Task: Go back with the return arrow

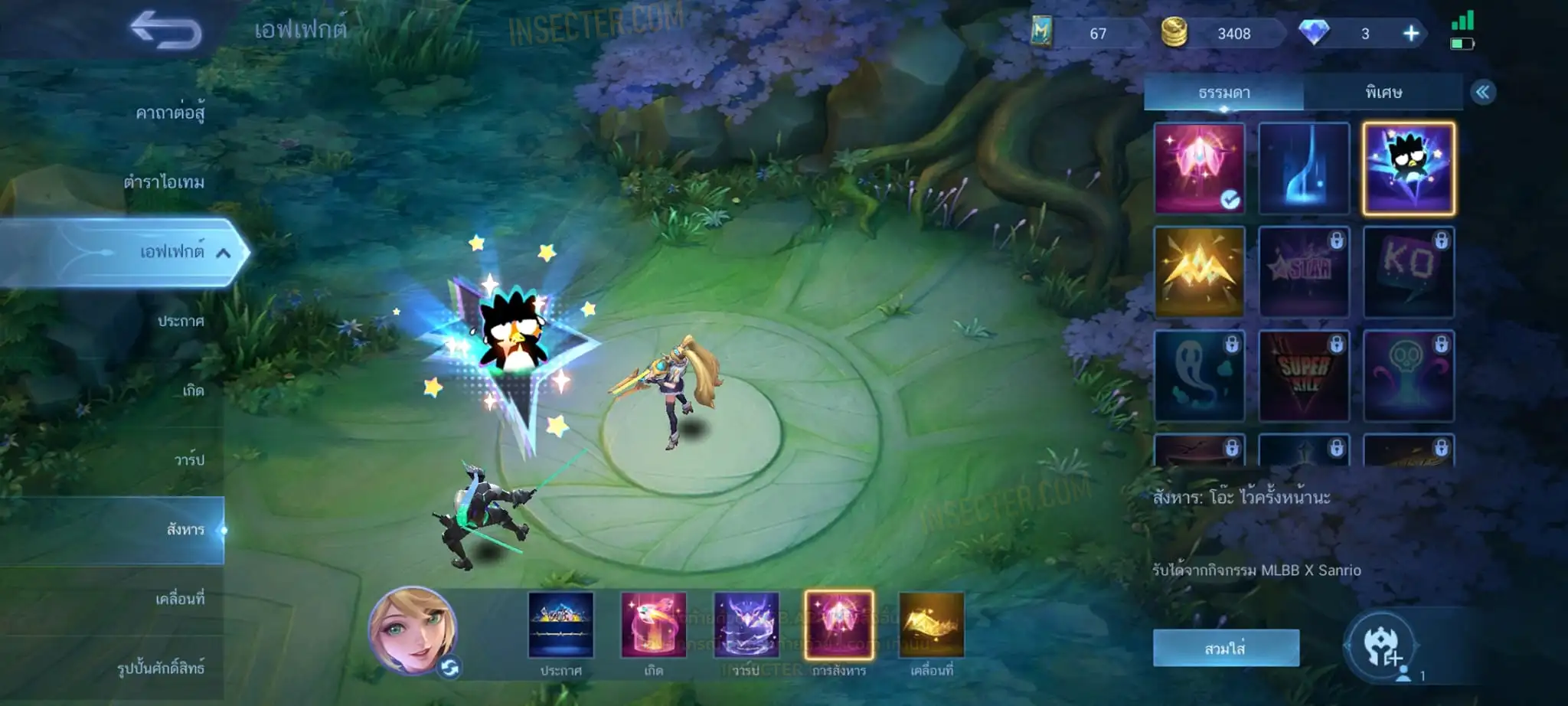Action: pyautogui.click(x=165, y=31)
